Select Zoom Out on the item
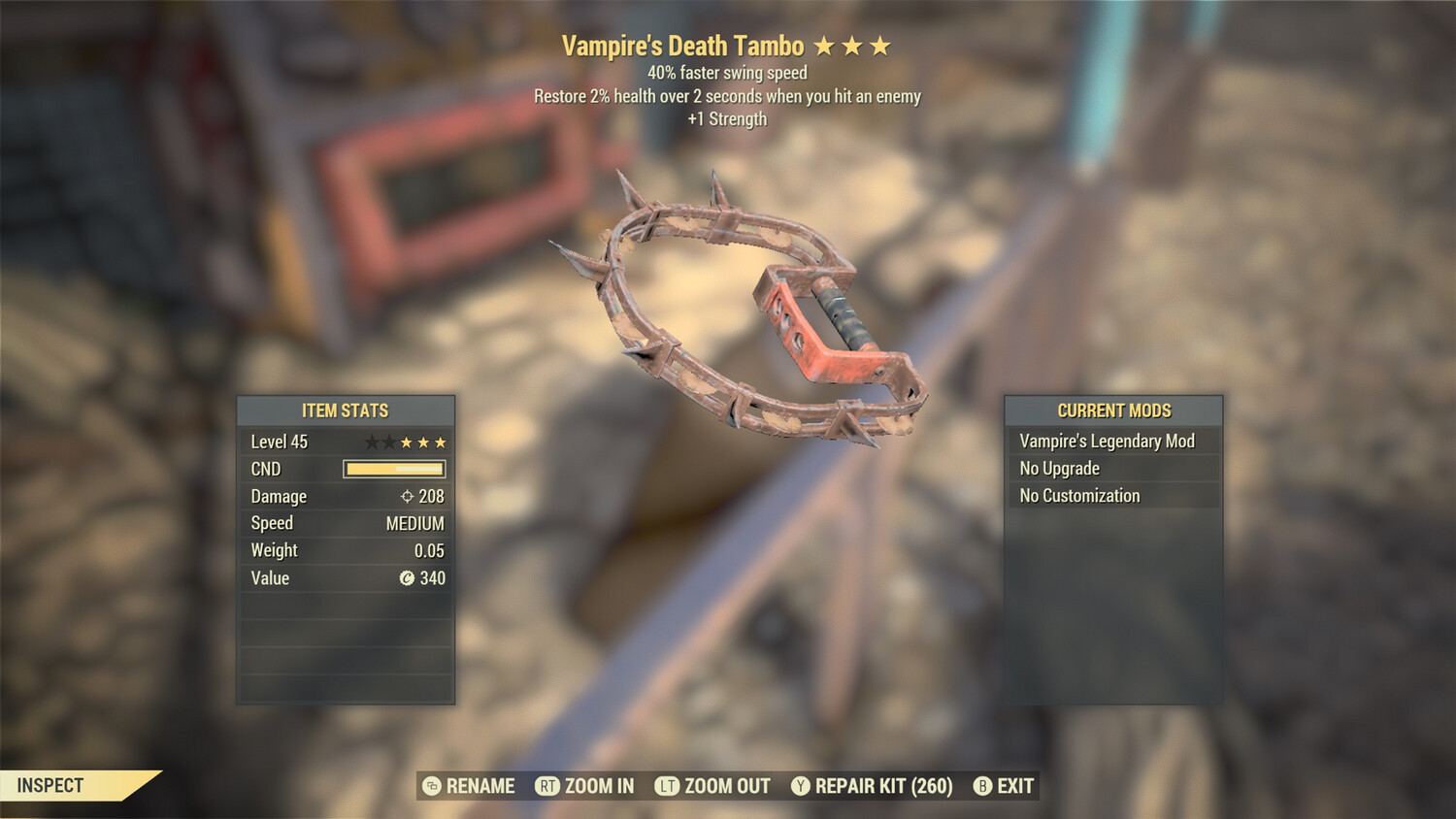 pyautogui.click(x=713, y=786)
